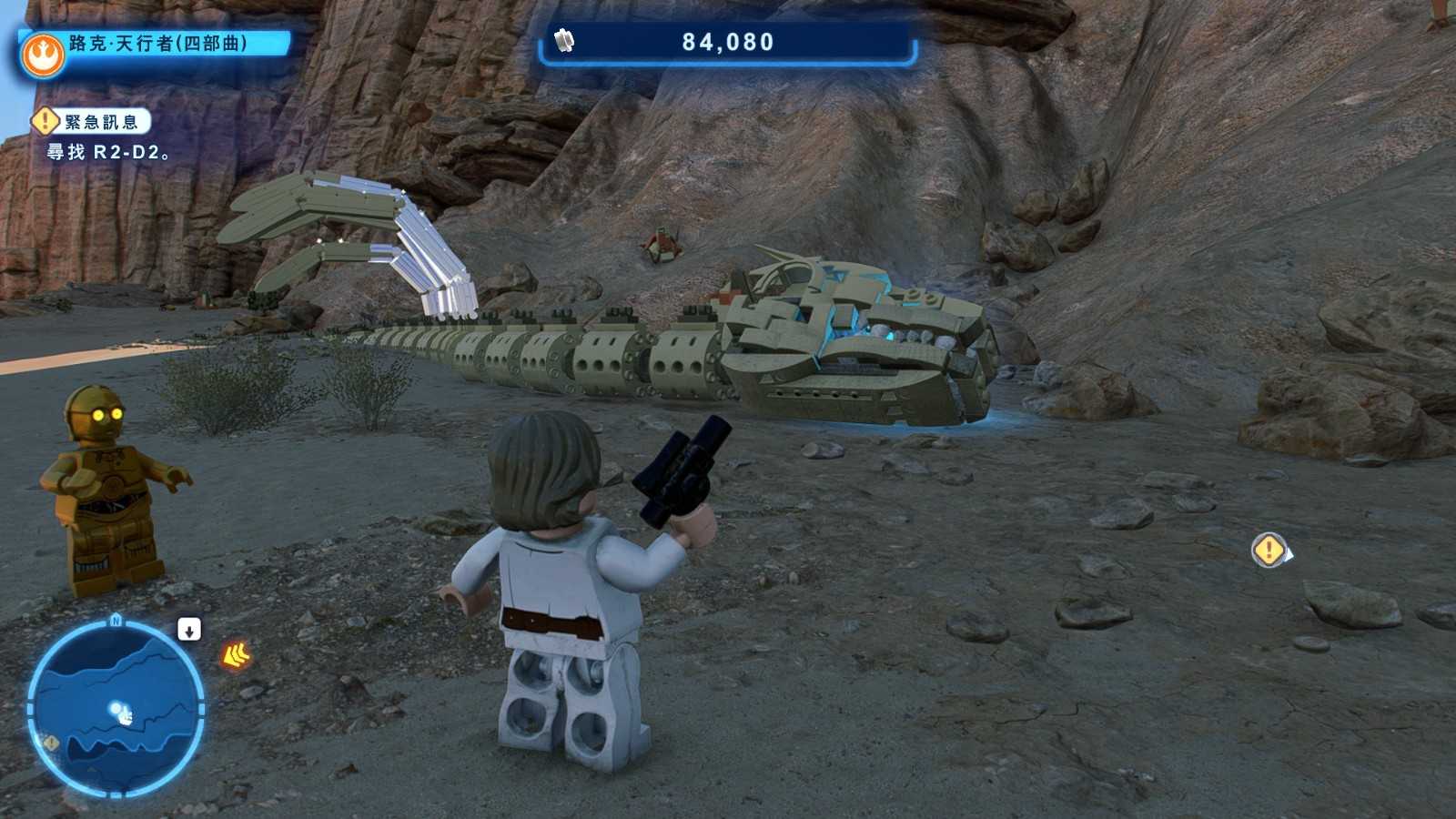This screenshot has height=819, width=1456.
Task: Click the down-arrow icon above the minimap
Action: tap(189, 630)
